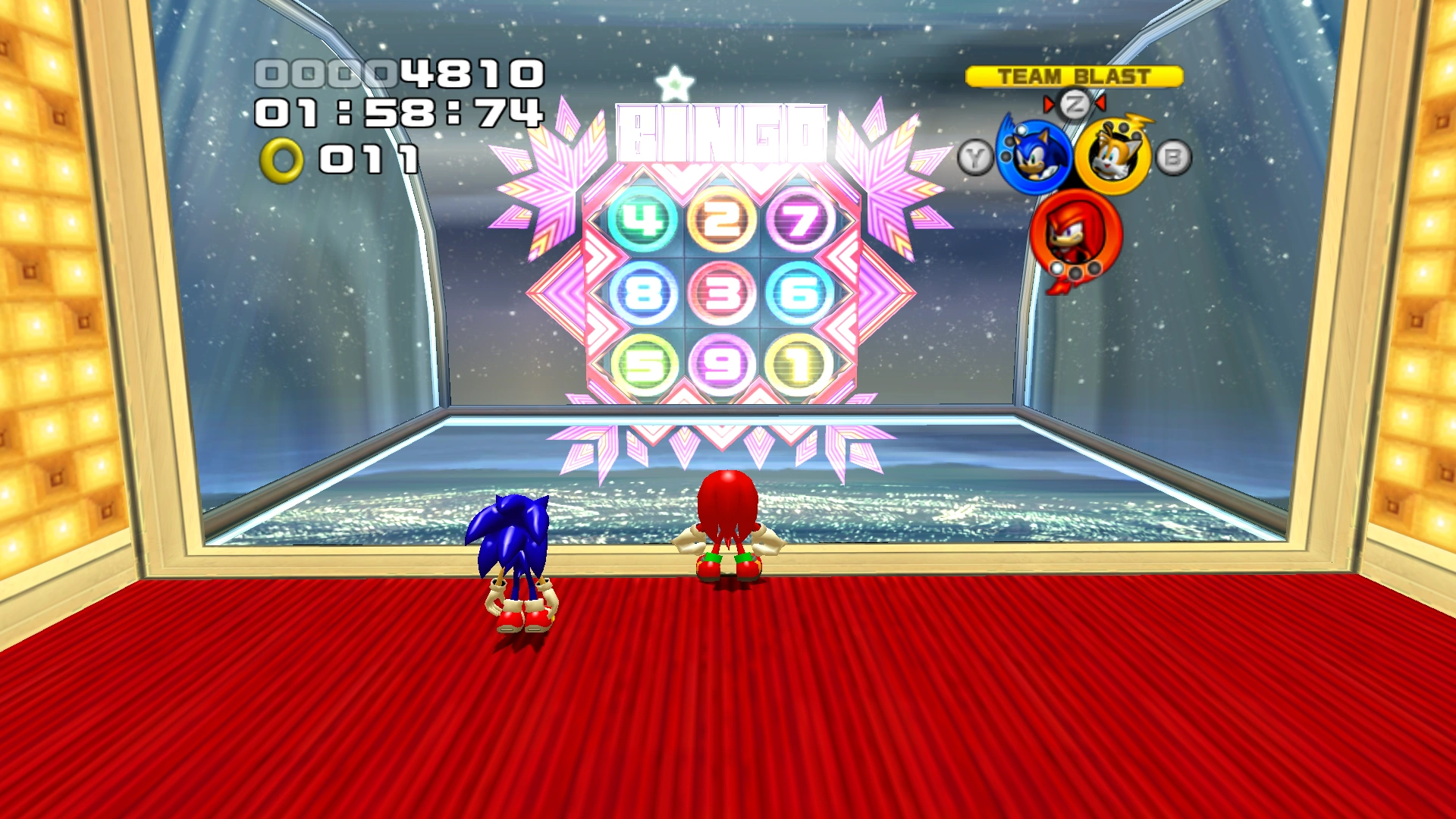Image resolution: width=1456 pixels, height=819 pixels.
Task: Click the yellow bingo tile 1
Action: tap(800, 366)
